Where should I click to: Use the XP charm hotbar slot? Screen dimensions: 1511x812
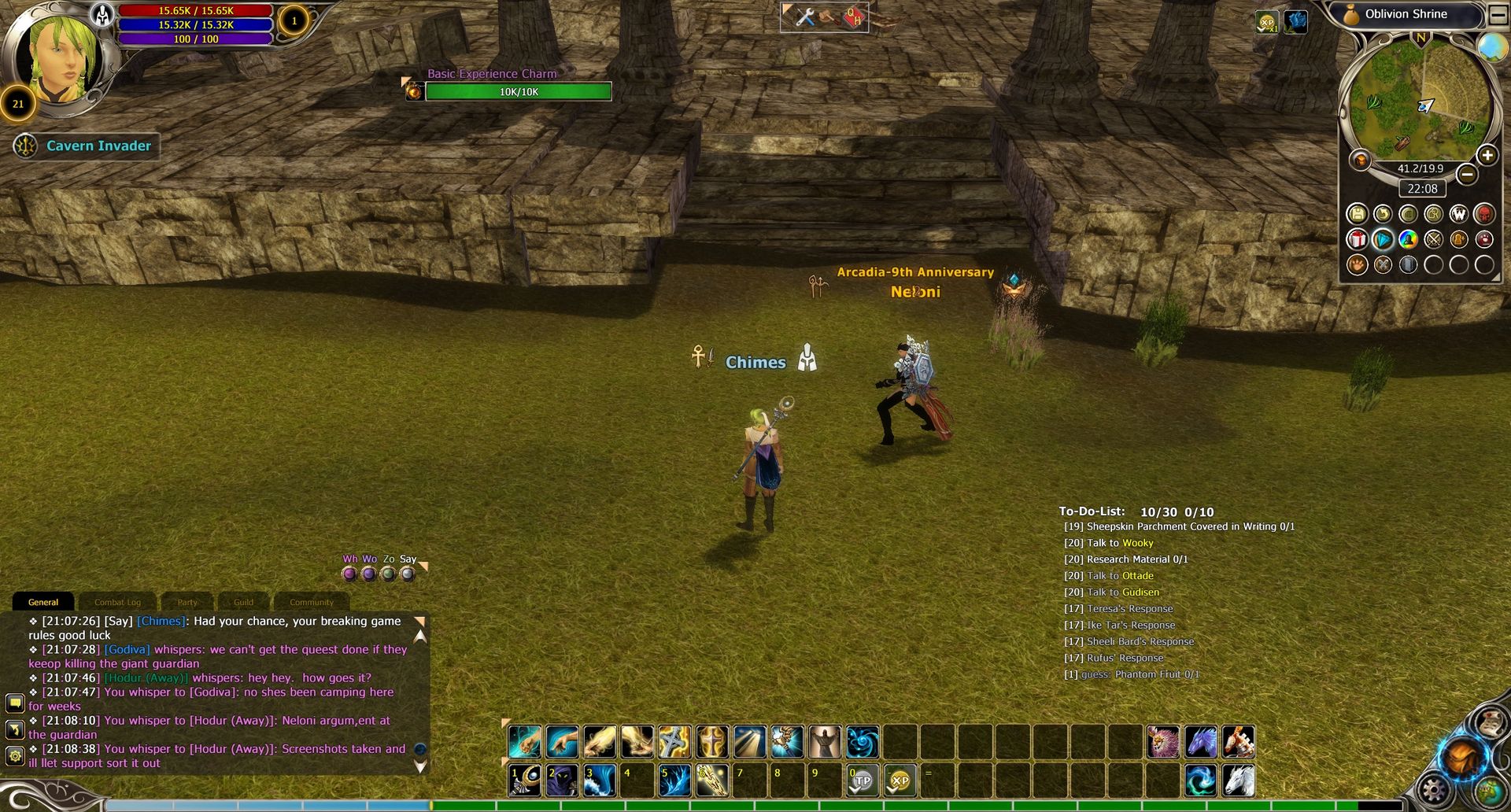pos(900,781)
